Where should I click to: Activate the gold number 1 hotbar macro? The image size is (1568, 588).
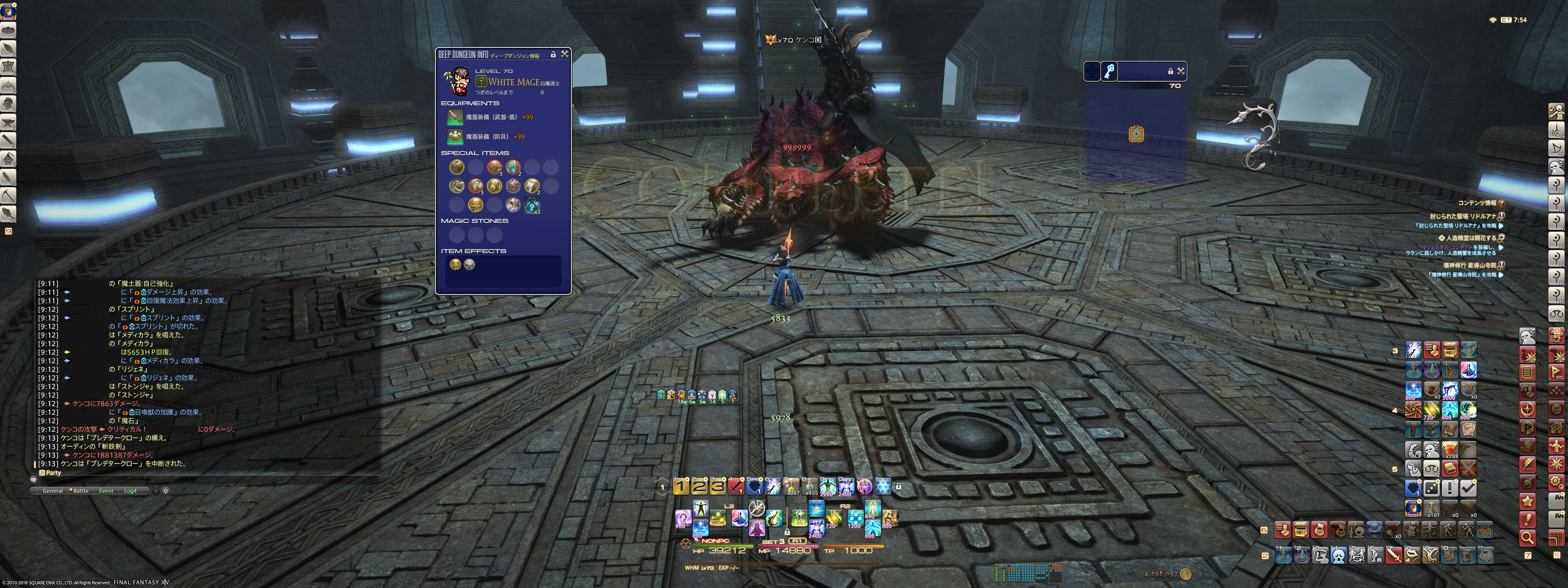click(681, 486)
